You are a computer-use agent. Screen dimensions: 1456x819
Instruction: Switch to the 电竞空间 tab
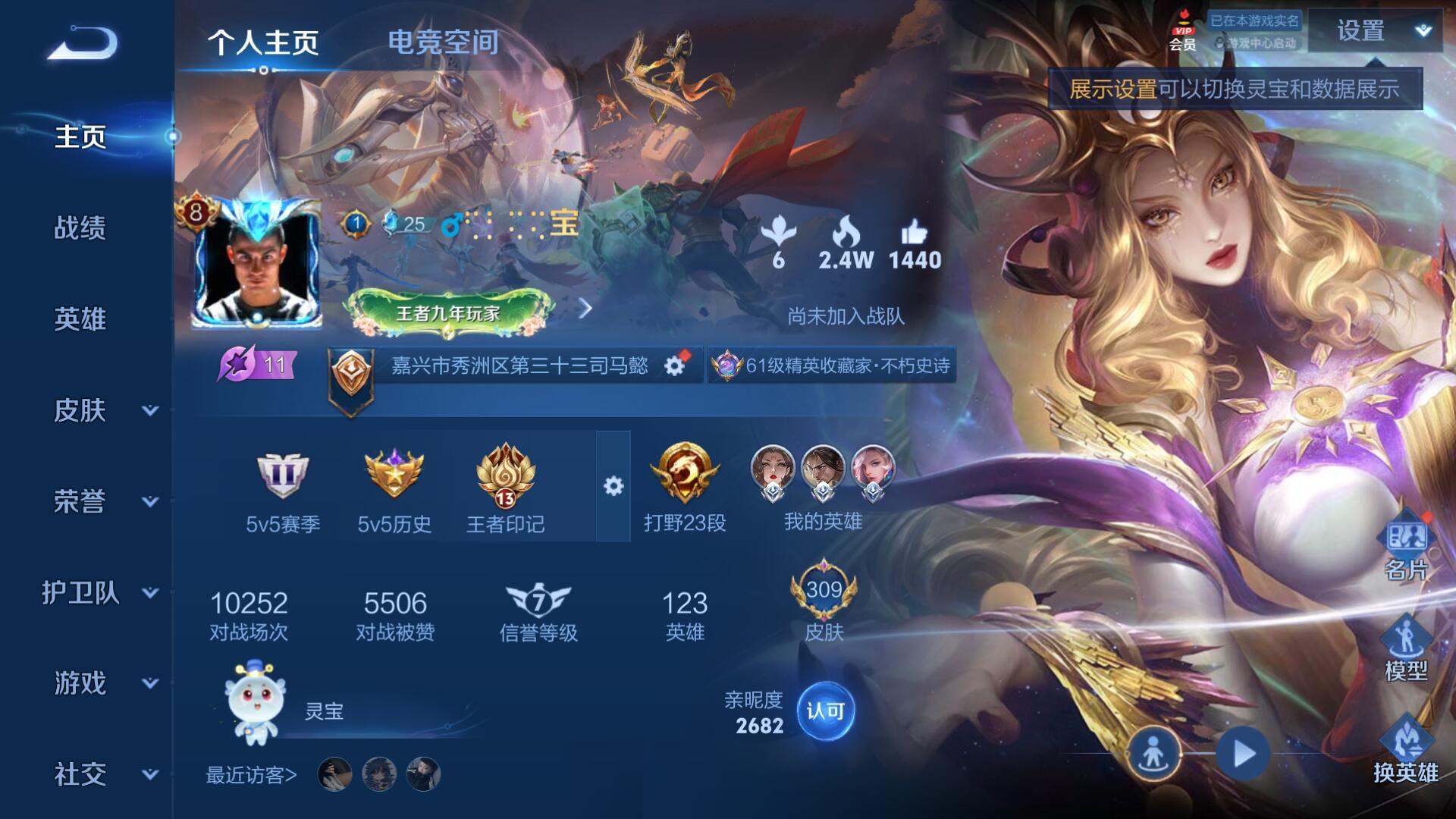pyautogui.click(x=443, y=42)
